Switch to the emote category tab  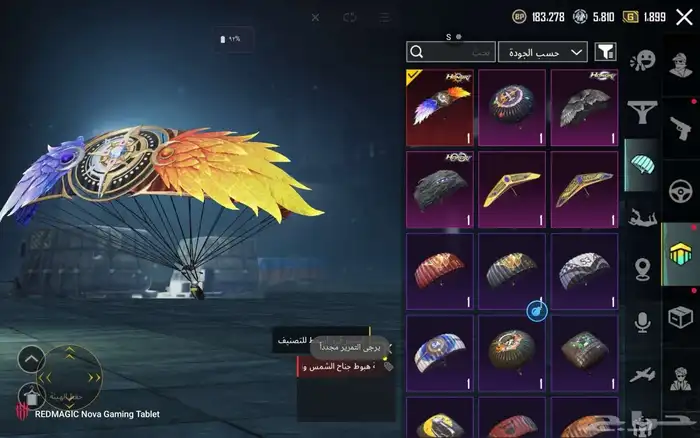(x=642, y=62)
